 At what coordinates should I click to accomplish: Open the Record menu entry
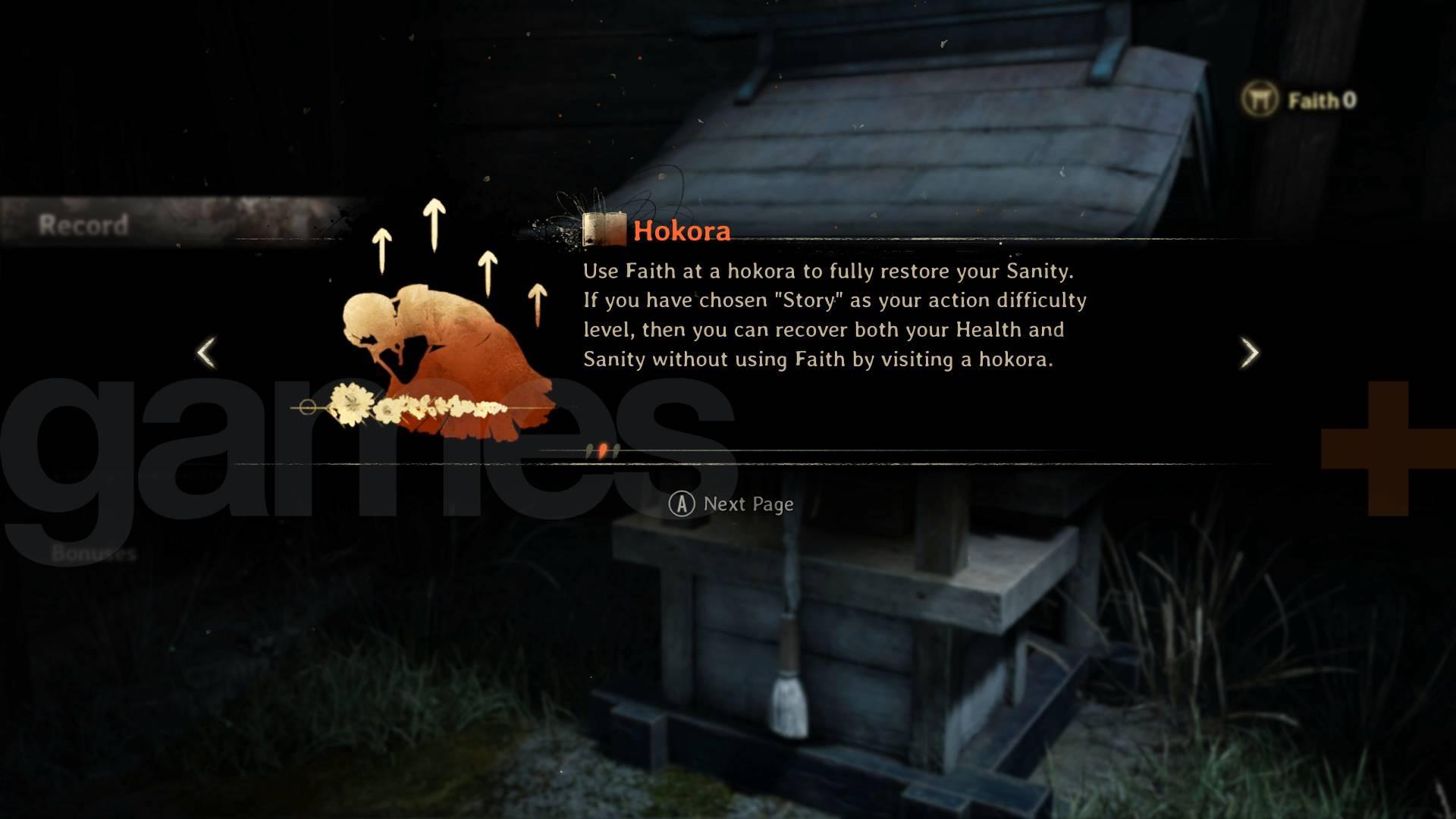[83, 224]
